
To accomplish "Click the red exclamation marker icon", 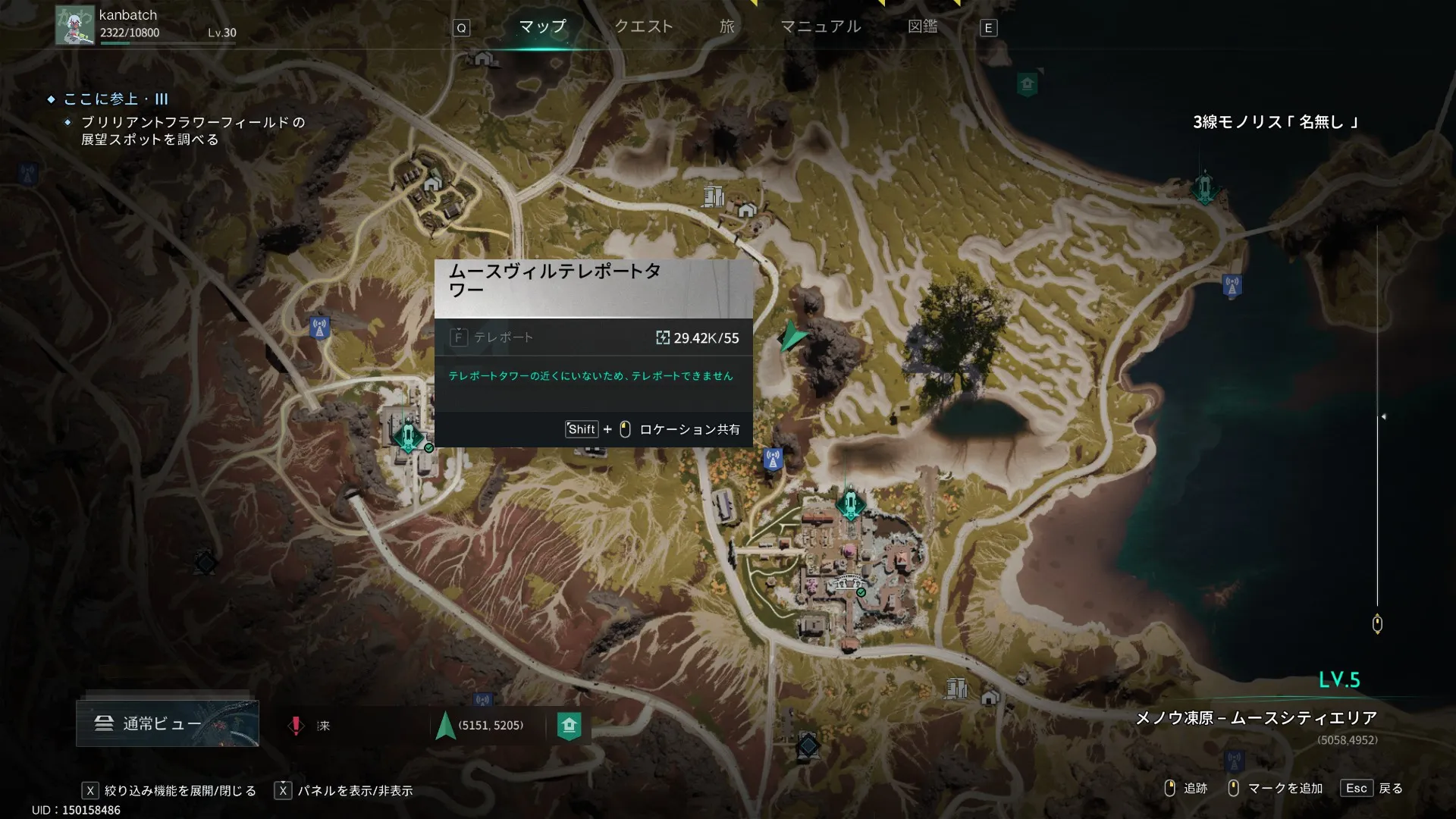I will point(296,726).
